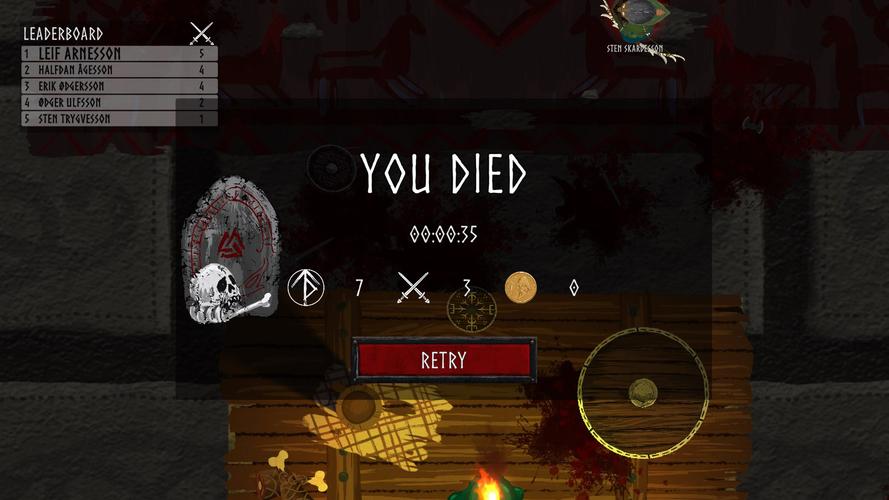The image size is (889, 500).
Task: Select Leif Arnesson in the leaderboard
Action: pyautogui.click(x=119, y=54)
